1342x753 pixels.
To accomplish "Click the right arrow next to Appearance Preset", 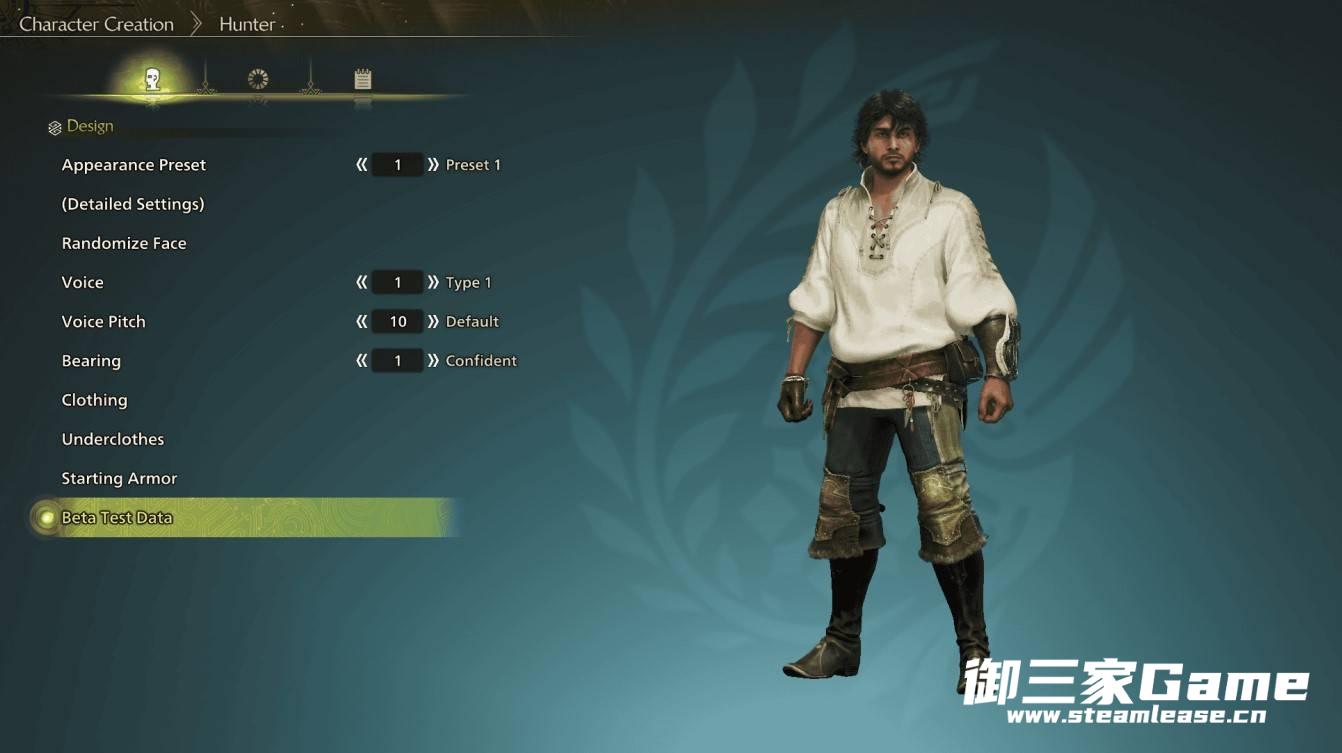I will pyautogui.click(x=433, y=165).
